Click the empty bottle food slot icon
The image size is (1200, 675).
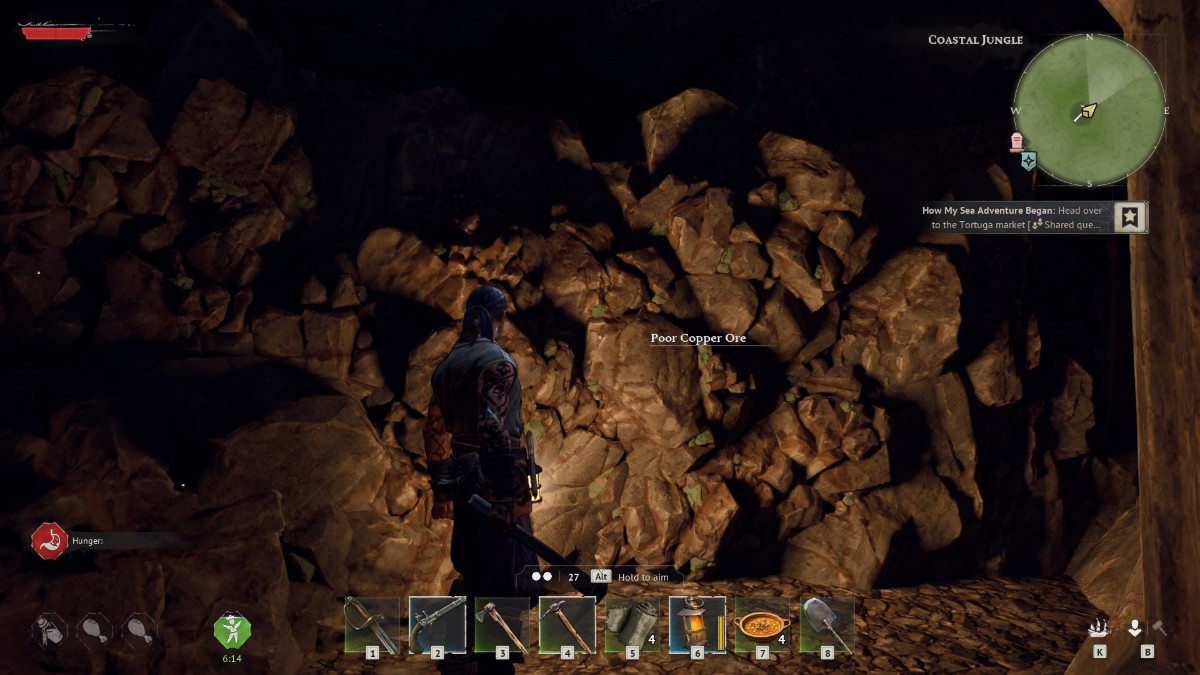point(48,630)
